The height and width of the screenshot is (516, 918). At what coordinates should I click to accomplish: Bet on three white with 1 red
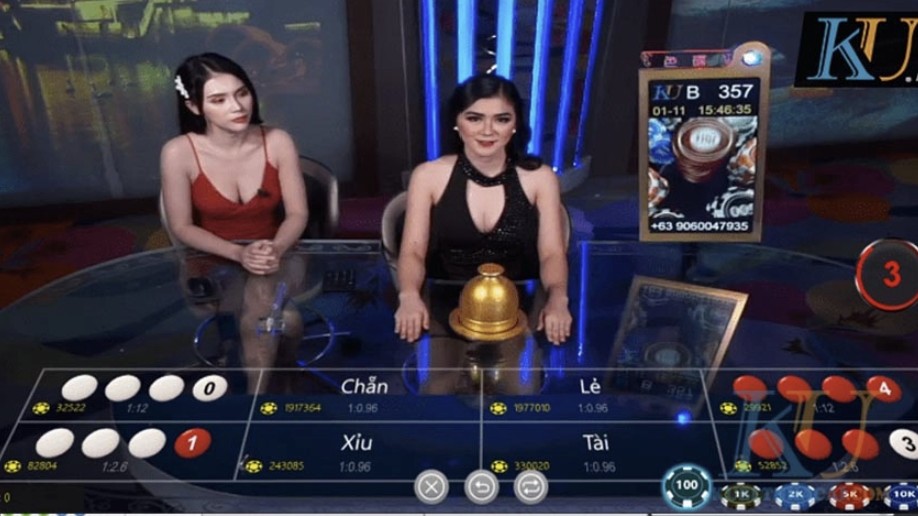(125, 448)
